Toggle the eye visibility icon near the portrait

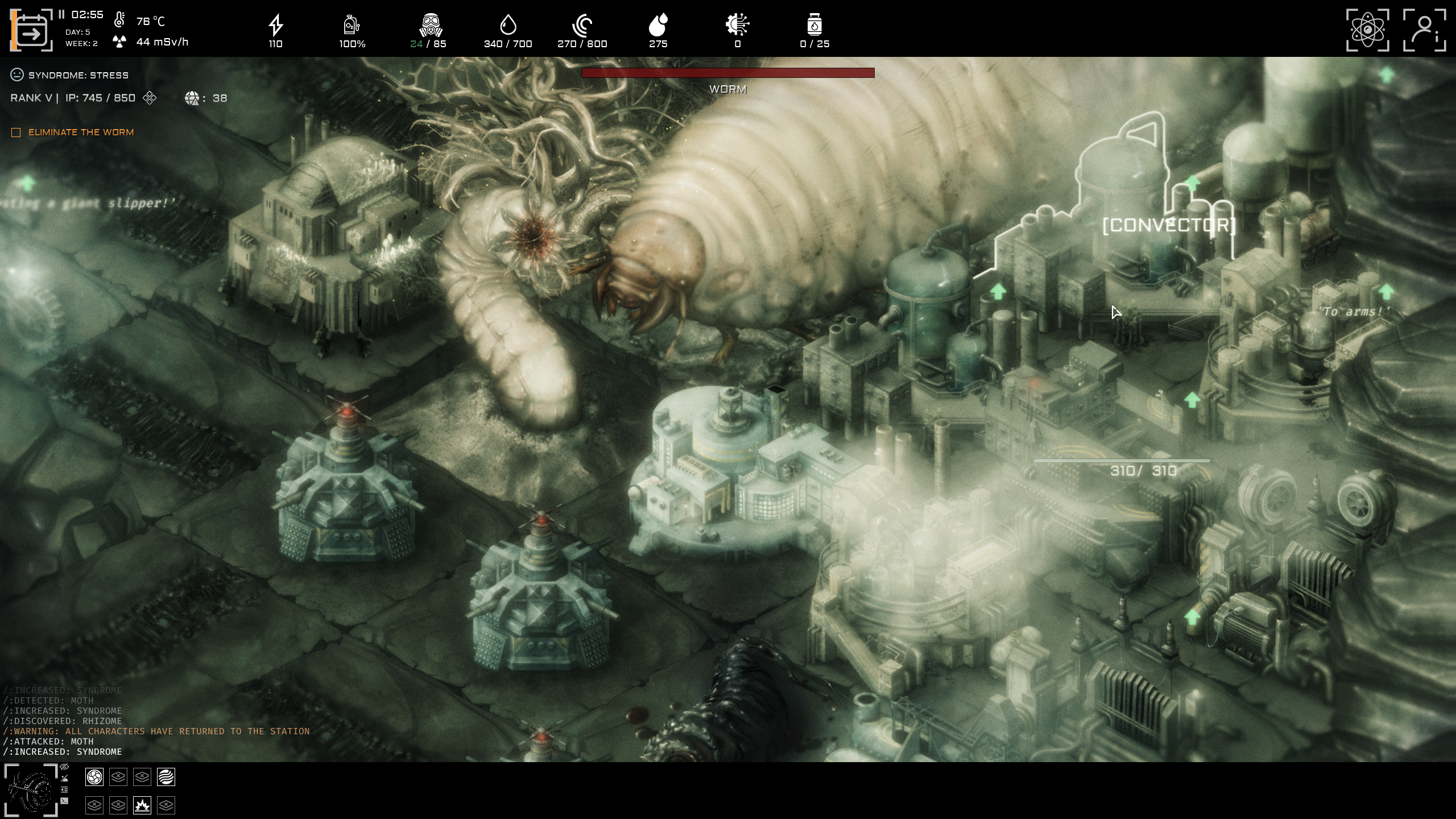[64, 767]
